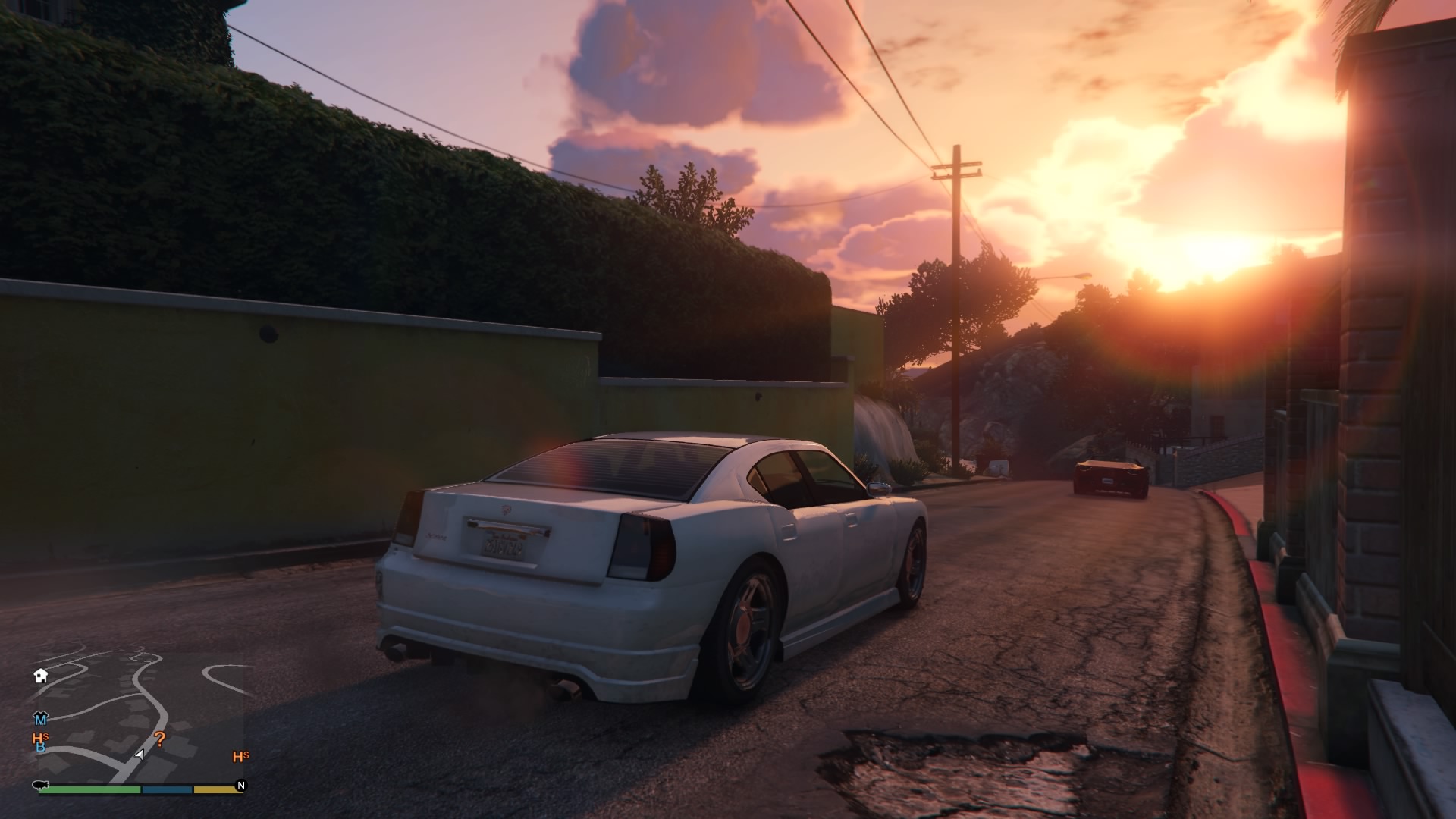Click the north N compass marker
The width and height of the screenshot is (1456, 819).
click(241, 786)
